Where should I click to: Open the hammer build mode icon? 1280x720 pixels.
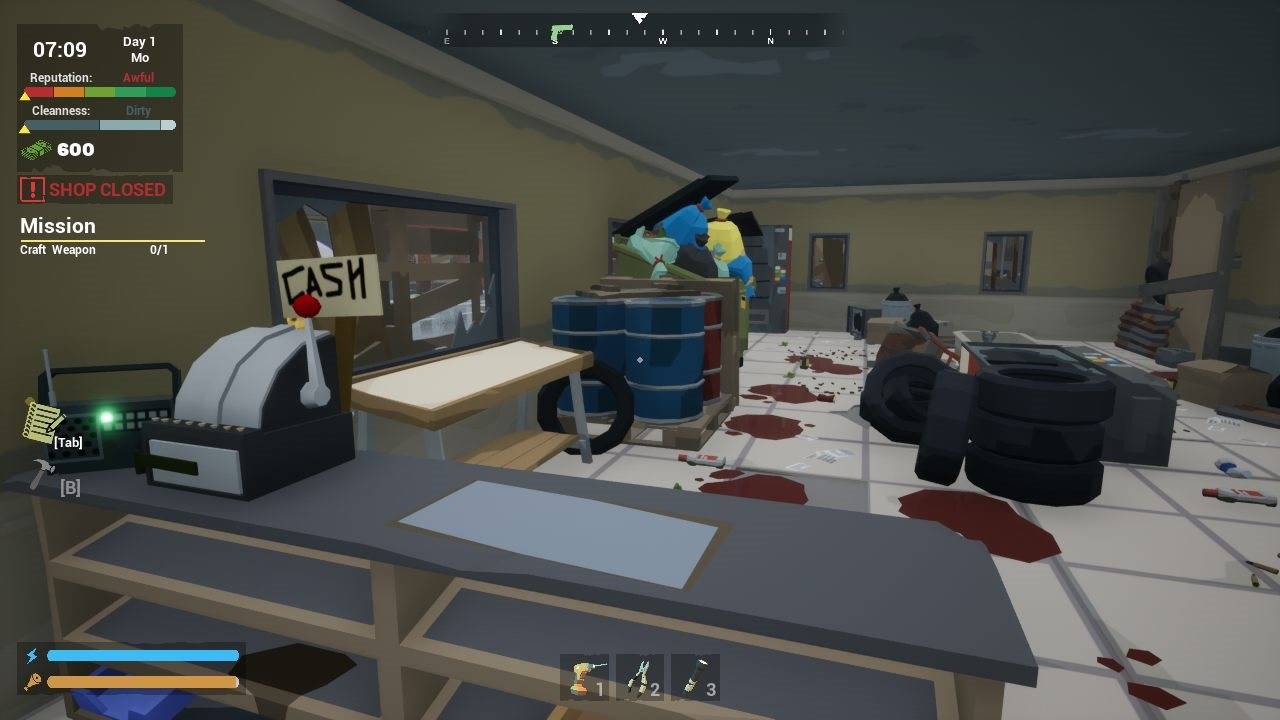coord(42,474)
